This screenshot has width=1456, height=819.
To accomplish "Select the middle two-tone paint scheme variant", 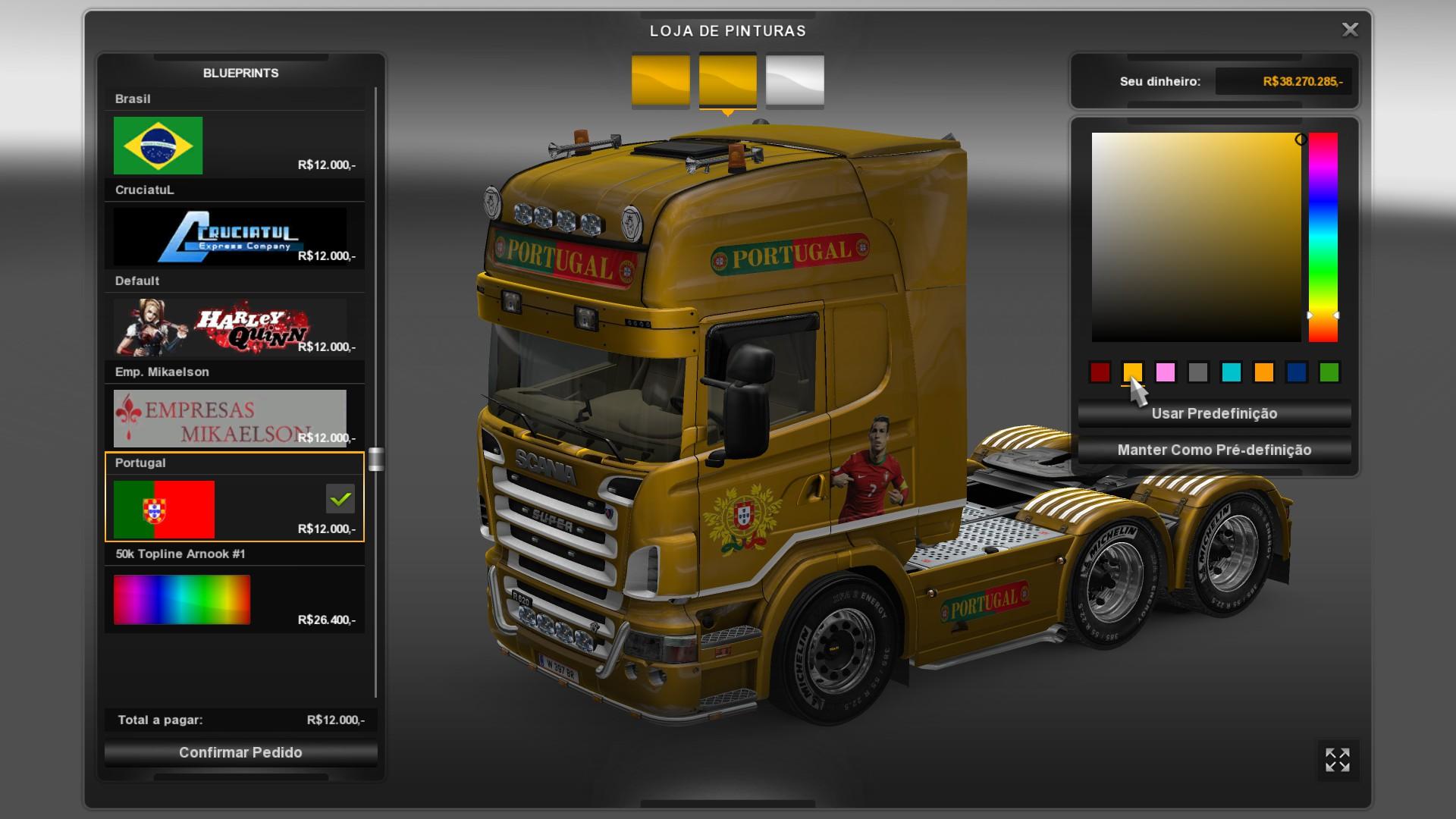I will click(728, 80).
